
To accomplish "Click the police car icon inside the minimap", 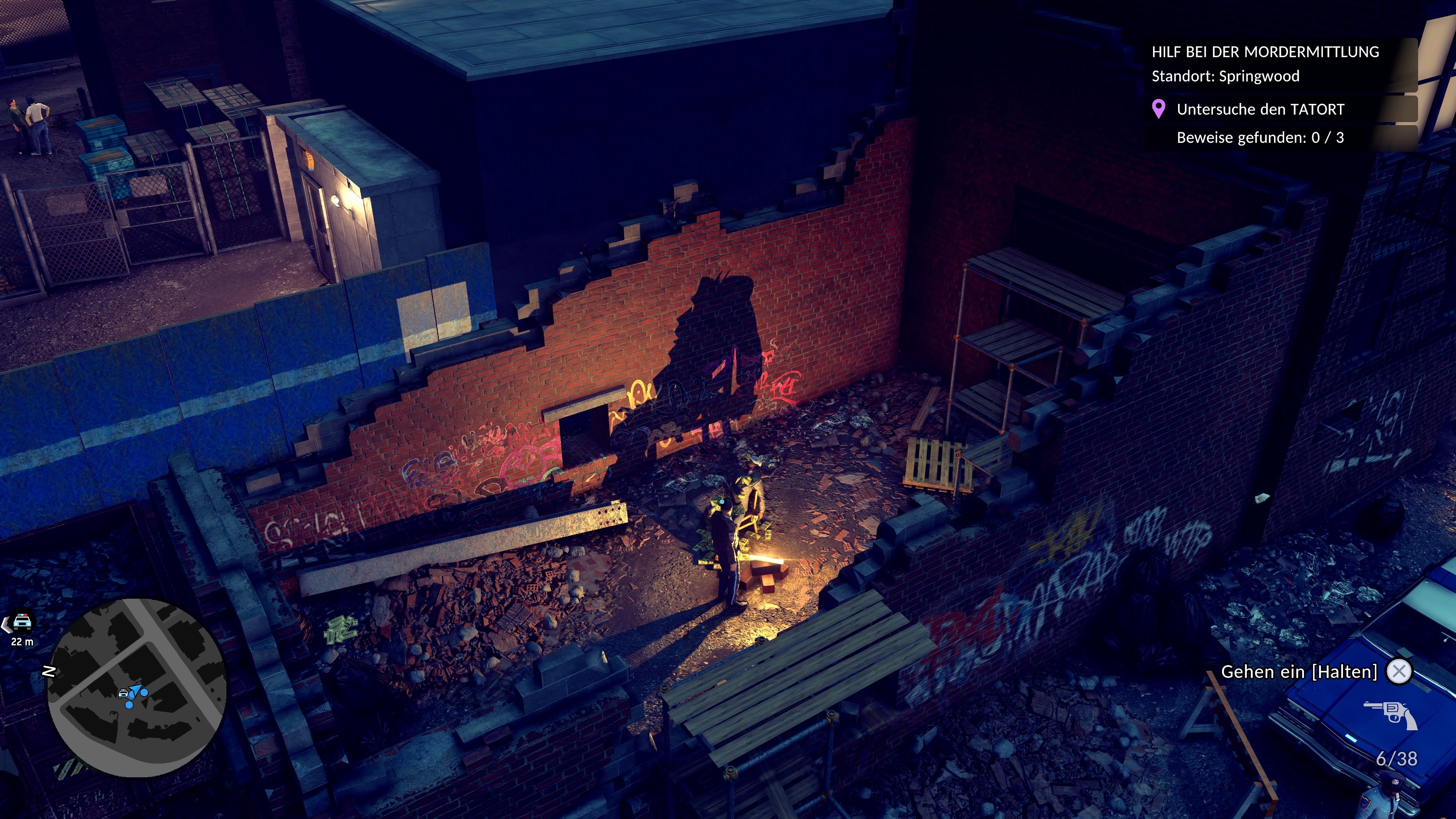I will [x=124, y=694].
